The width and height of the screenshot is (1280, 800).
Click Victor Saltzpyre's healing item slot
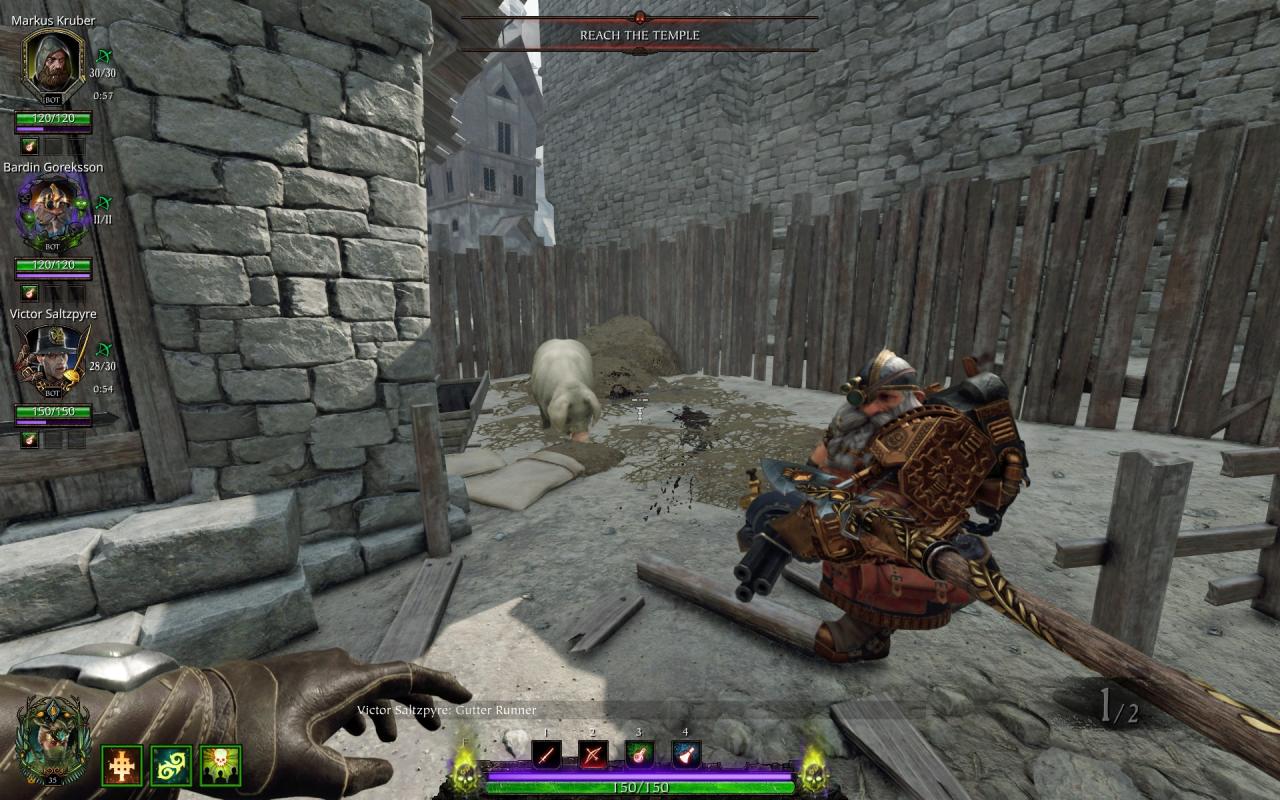28,440
